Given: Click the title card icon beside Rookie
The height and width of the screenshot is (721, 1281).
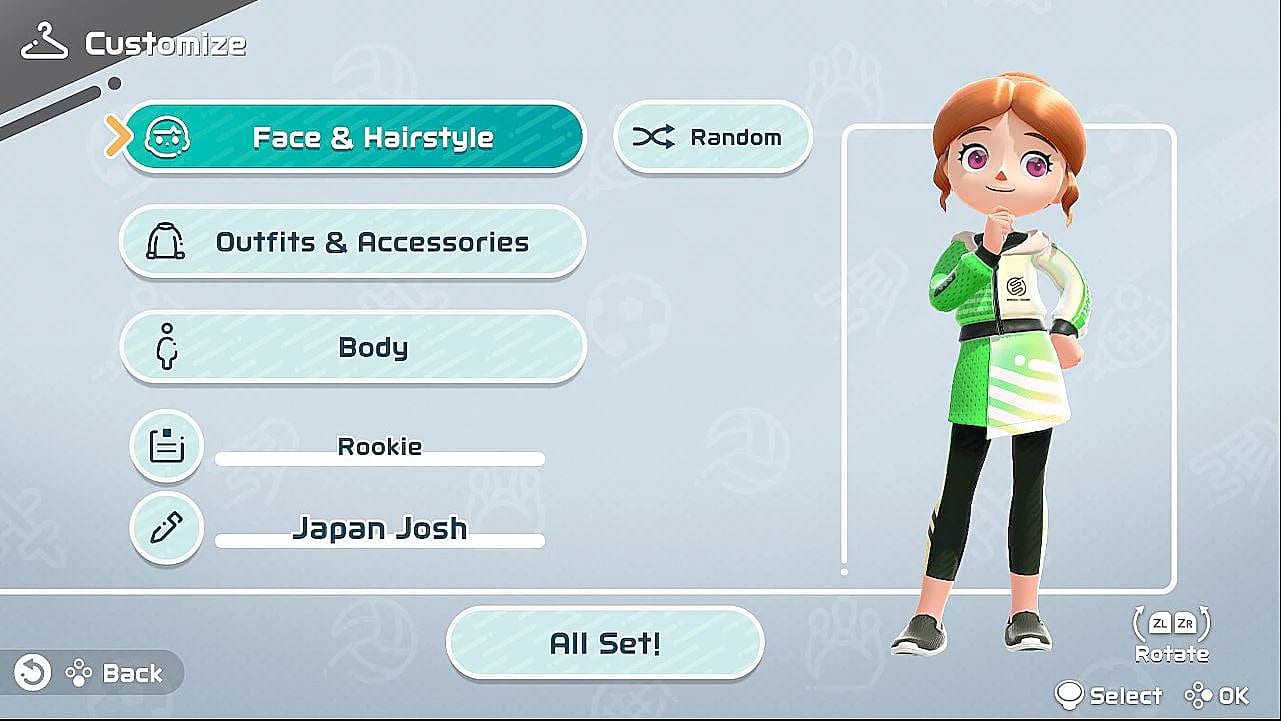Looking at the screenshot, I should 166,445.
